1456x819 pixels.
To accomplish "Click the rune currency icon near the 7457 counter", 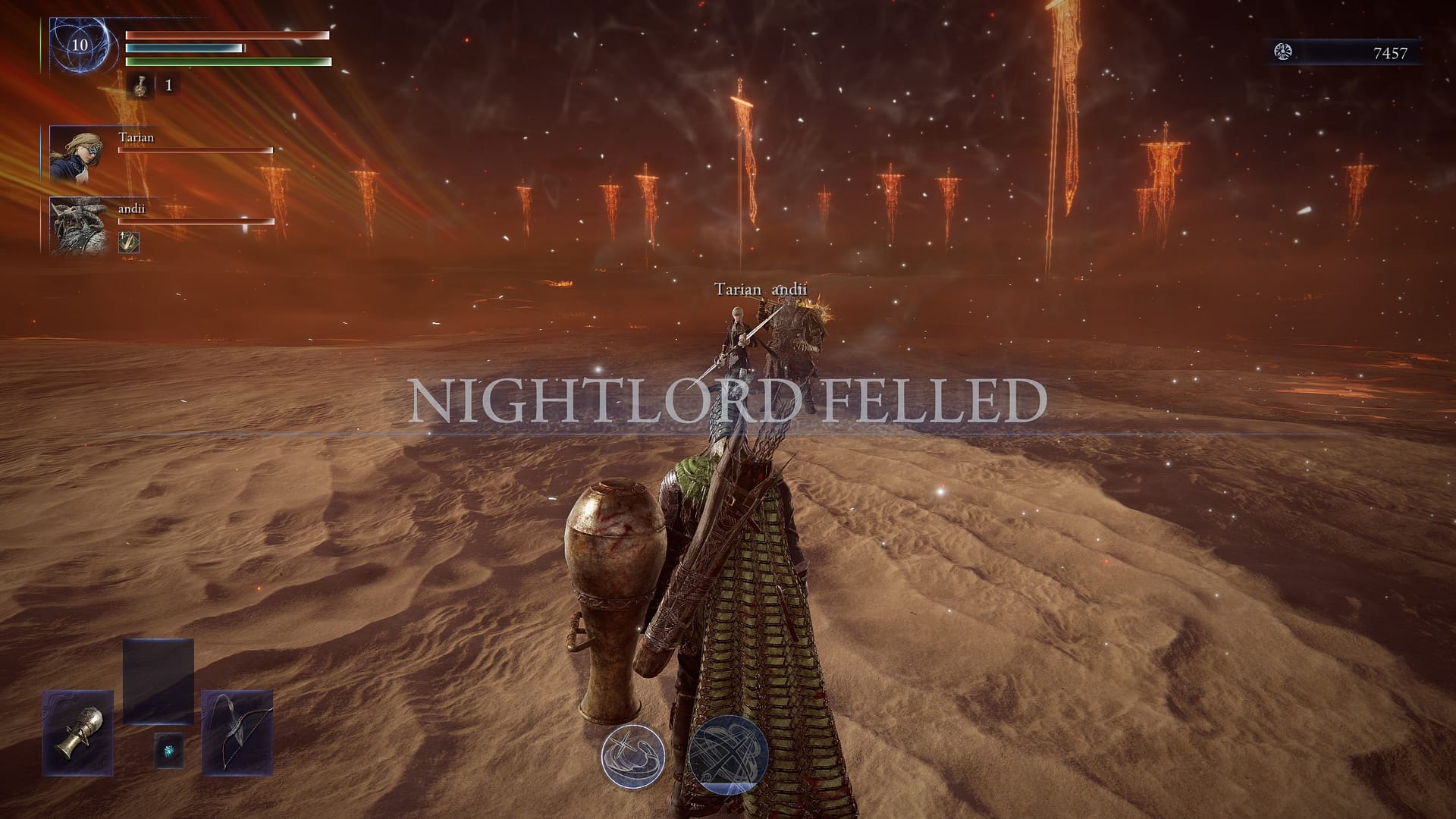I will point(1283,51).
